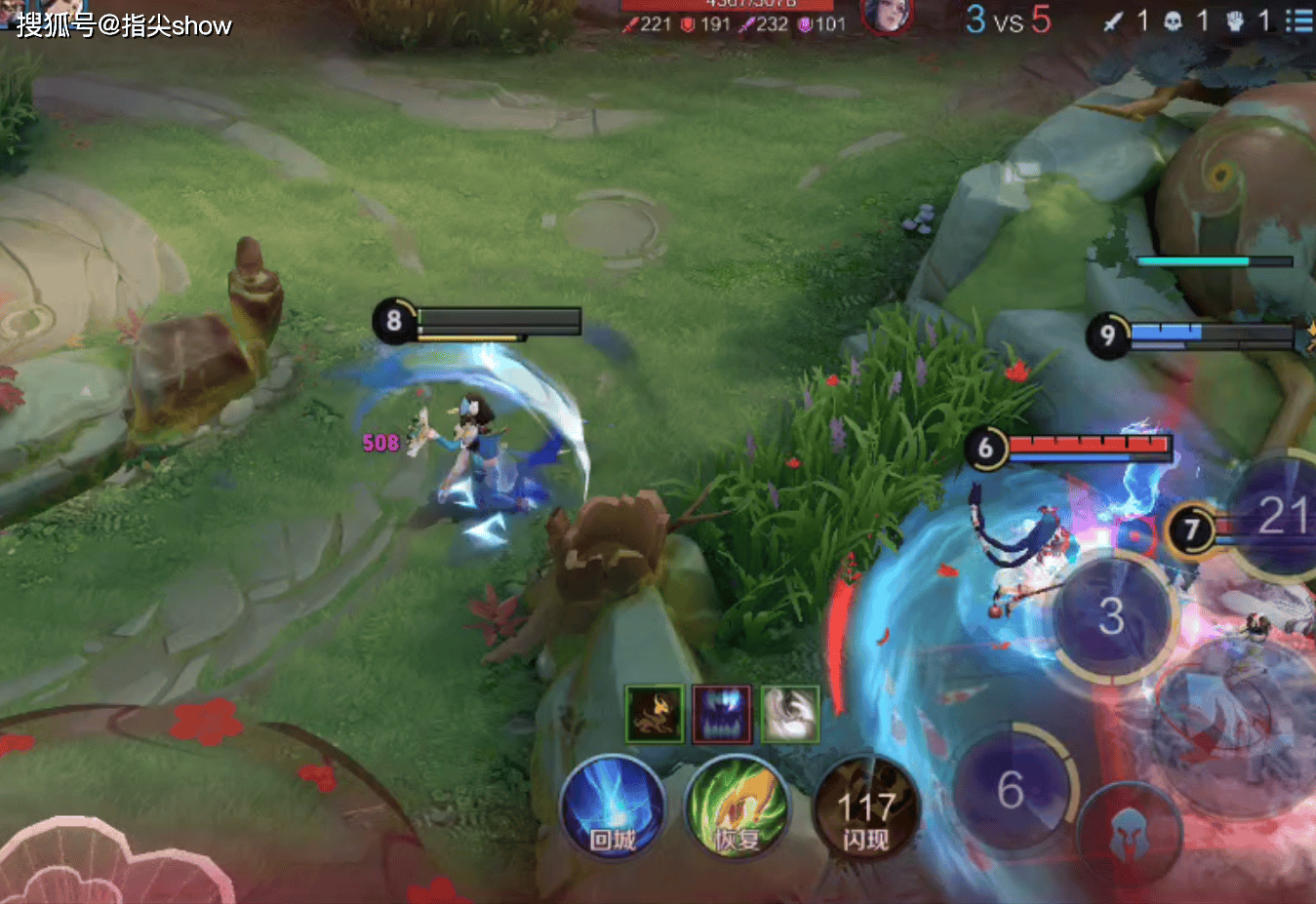Use the 恢复 restore spell
1316x904 pixels.
737,808
